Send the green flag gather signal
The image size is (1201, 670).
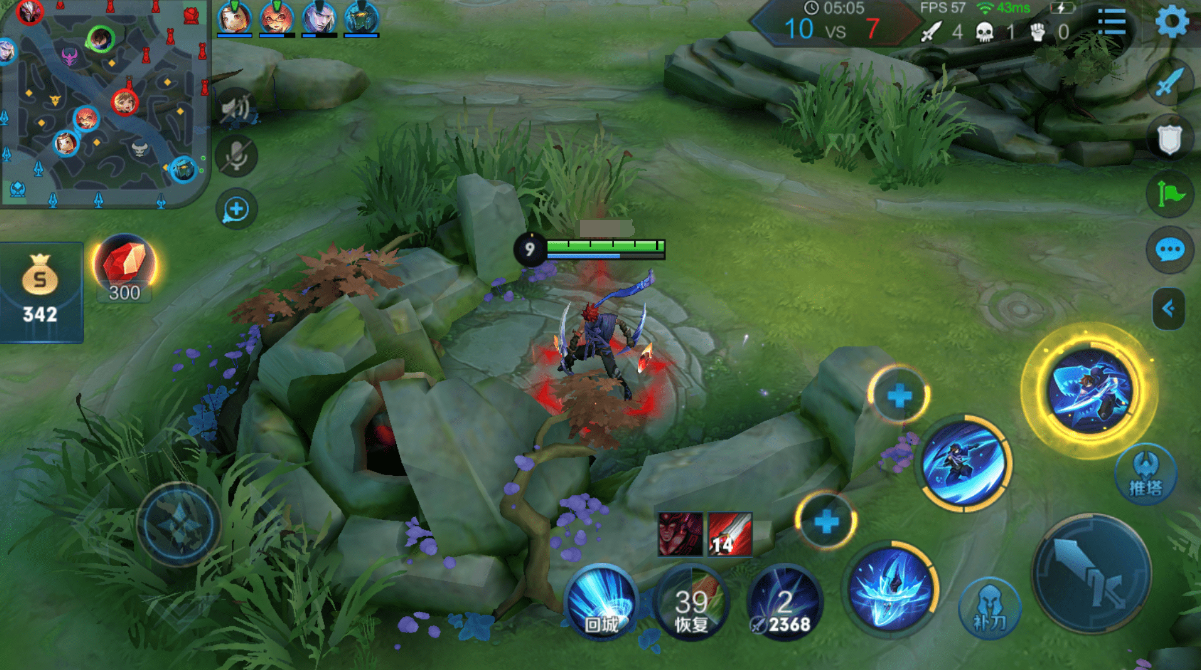1170,194
